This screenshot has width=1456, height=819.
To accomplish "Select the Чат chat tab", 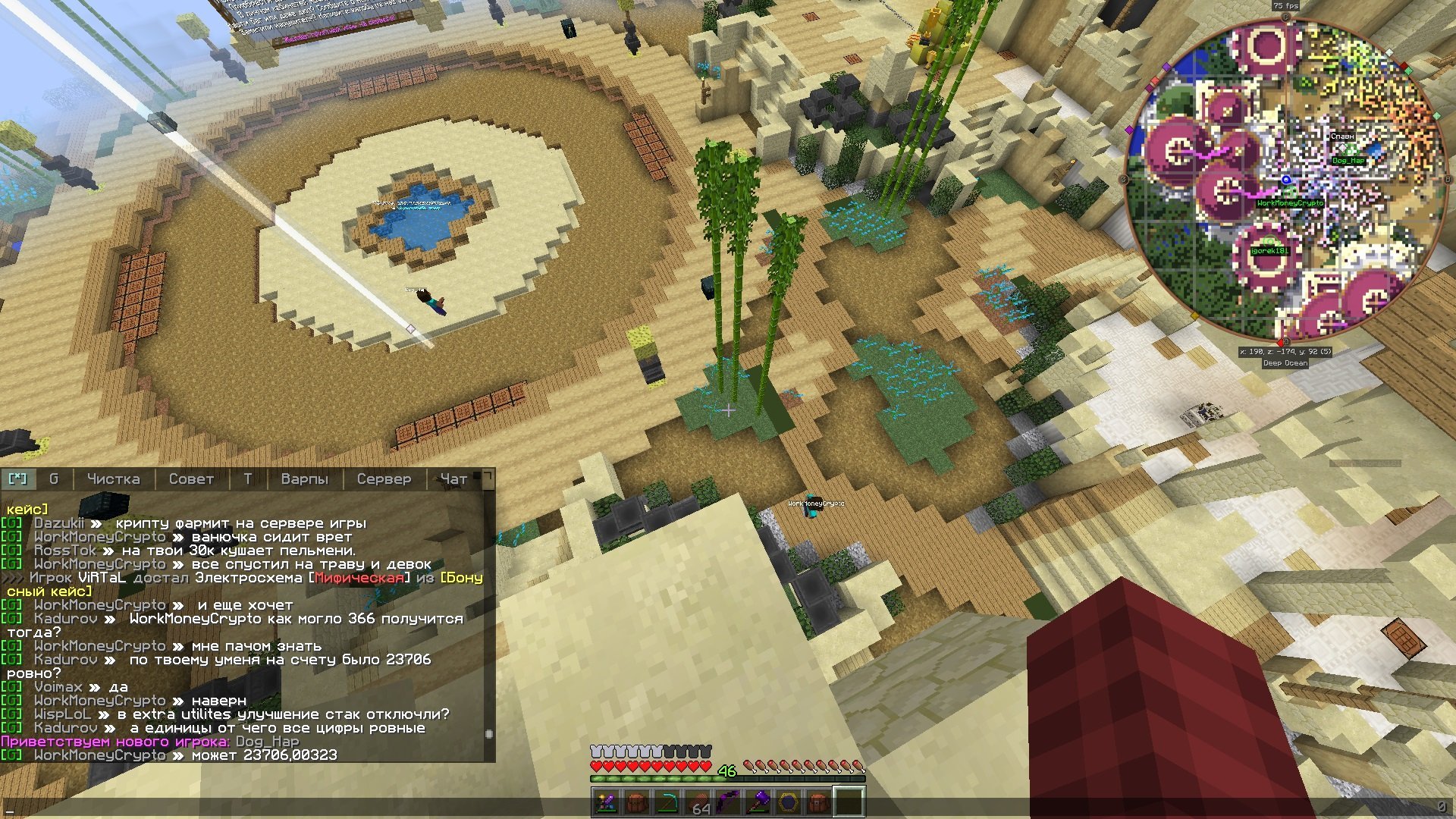I will (x=453, y=479).
